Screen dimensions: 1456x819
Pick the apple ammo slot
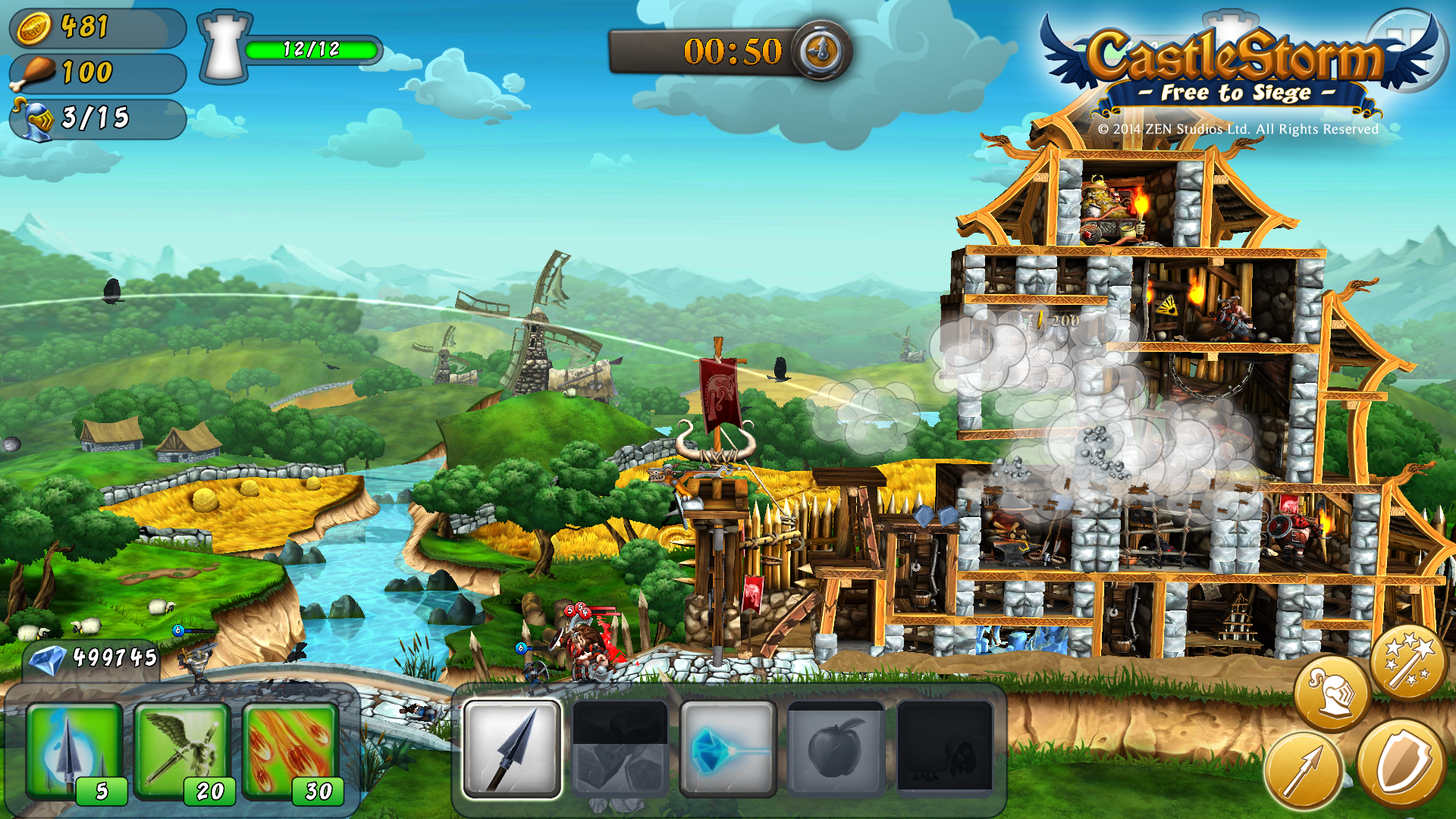pos(836,749)
